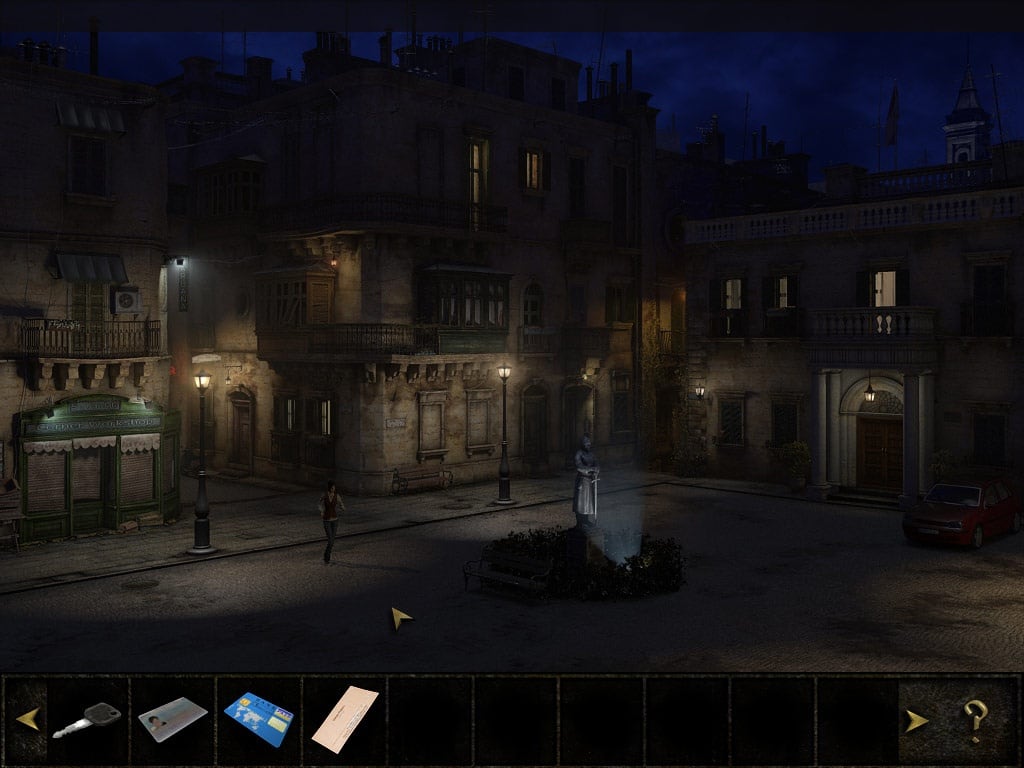Select the car key in inventory

tap(87, 719)
